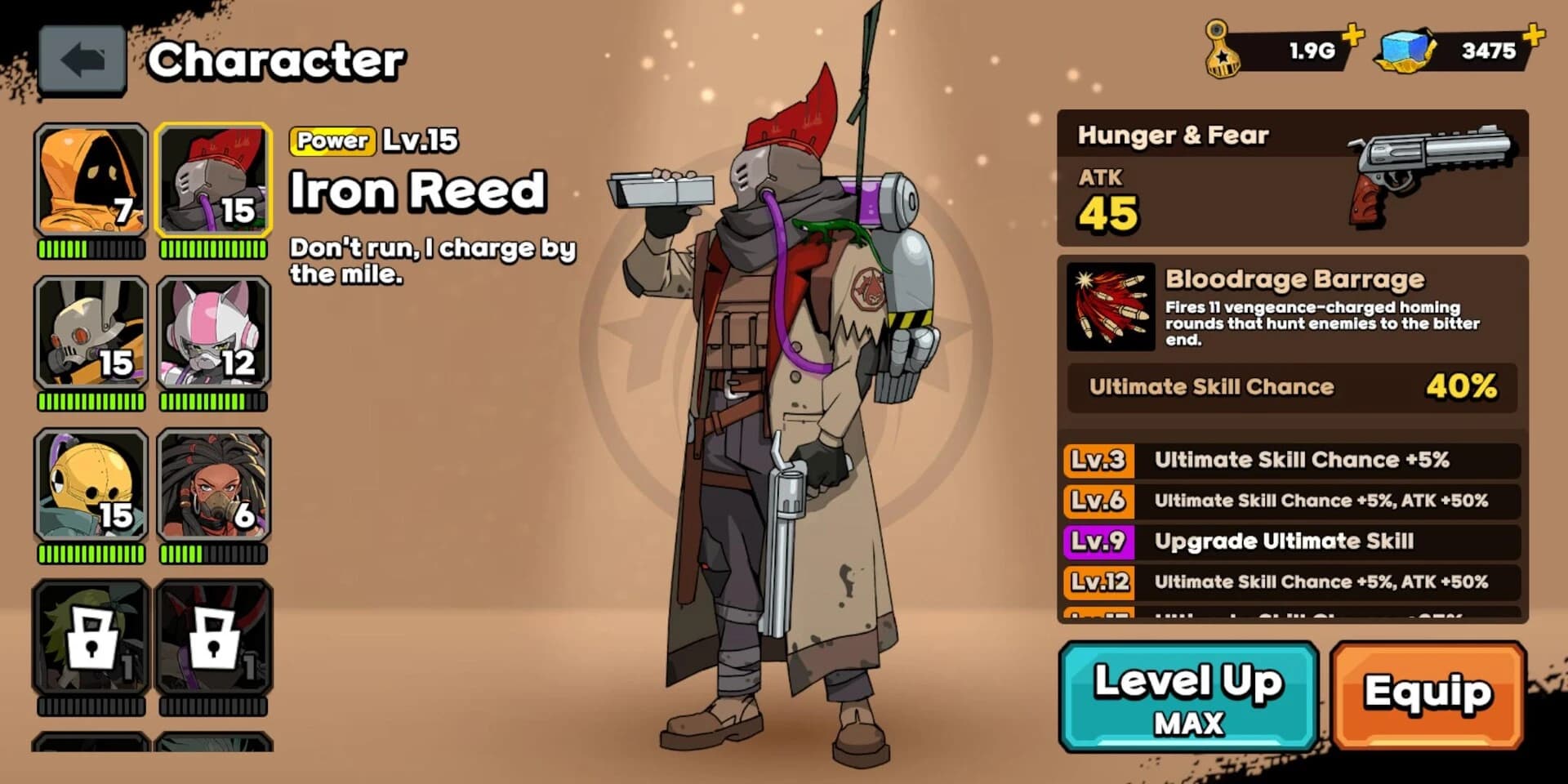Select the yellow round-mask character

[x=91, y=485]
